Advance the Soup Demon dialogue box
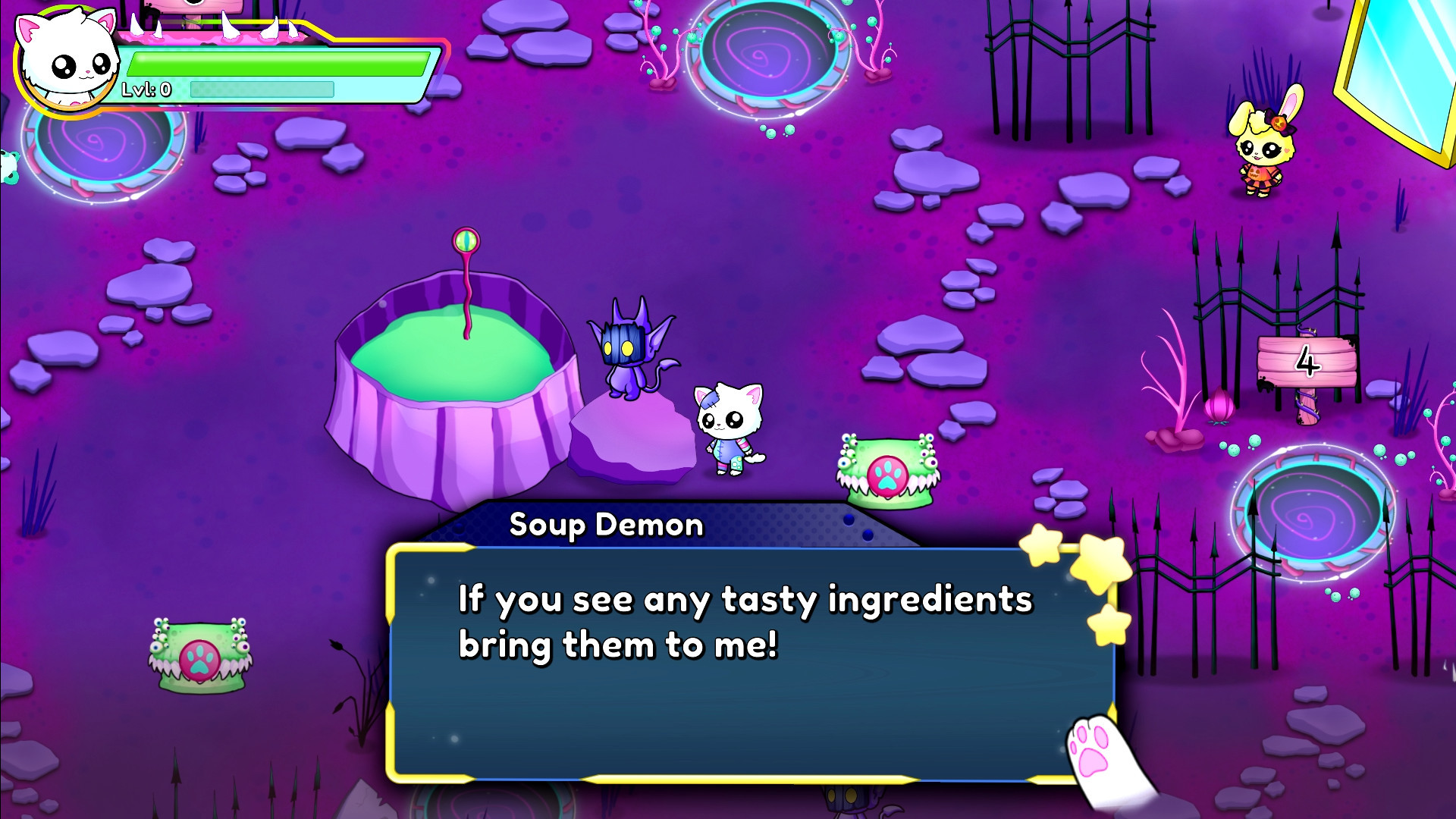The width and height of the screenshot is (1456, 819). coord(751,661)
